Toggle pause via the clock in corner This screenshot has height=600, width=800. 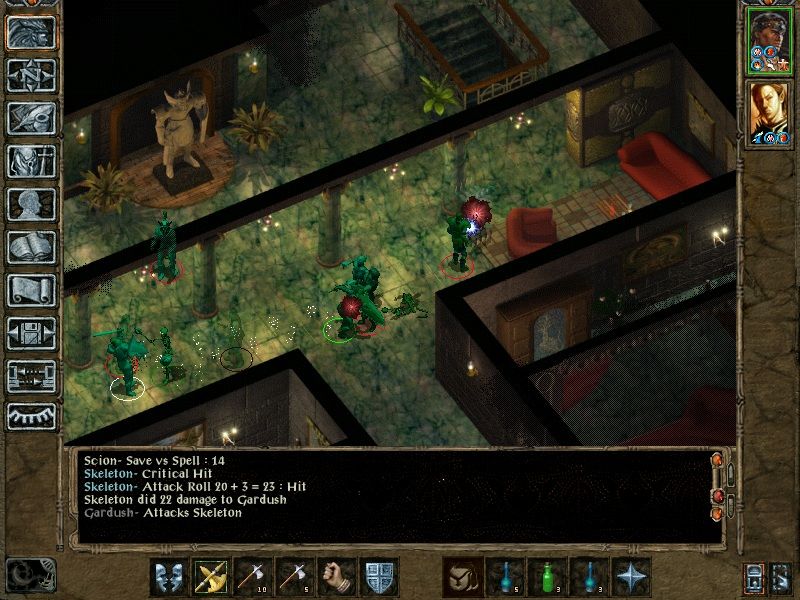(28, 575)
